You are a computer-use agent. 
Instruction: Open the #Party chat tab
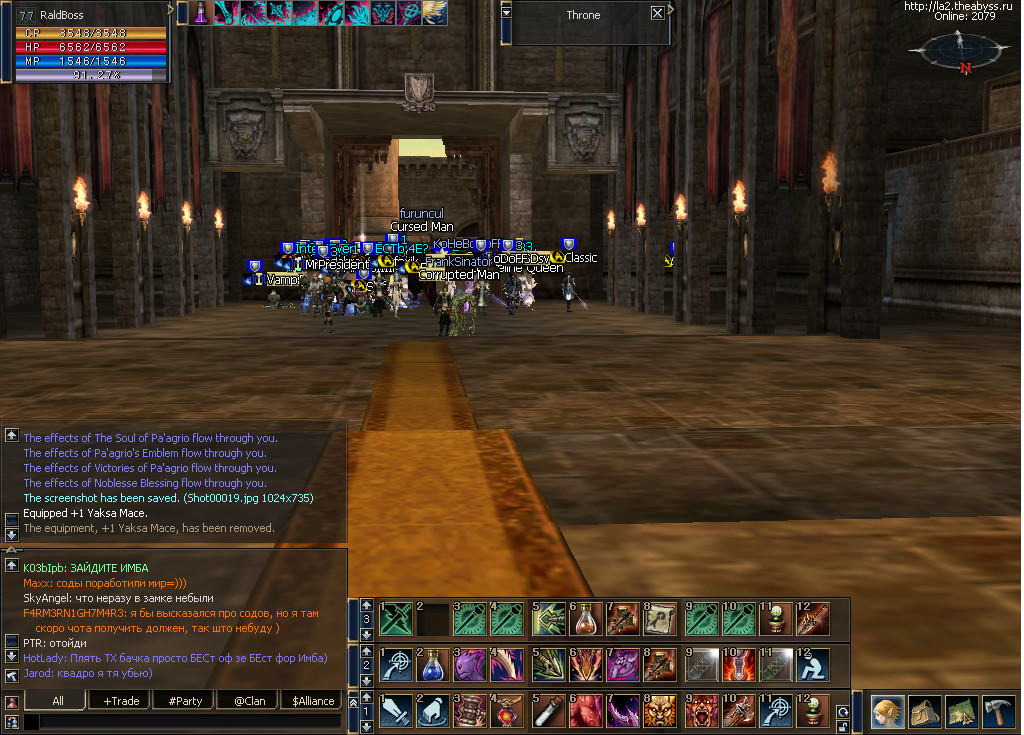pyautogui.click(x=185, y=701)
